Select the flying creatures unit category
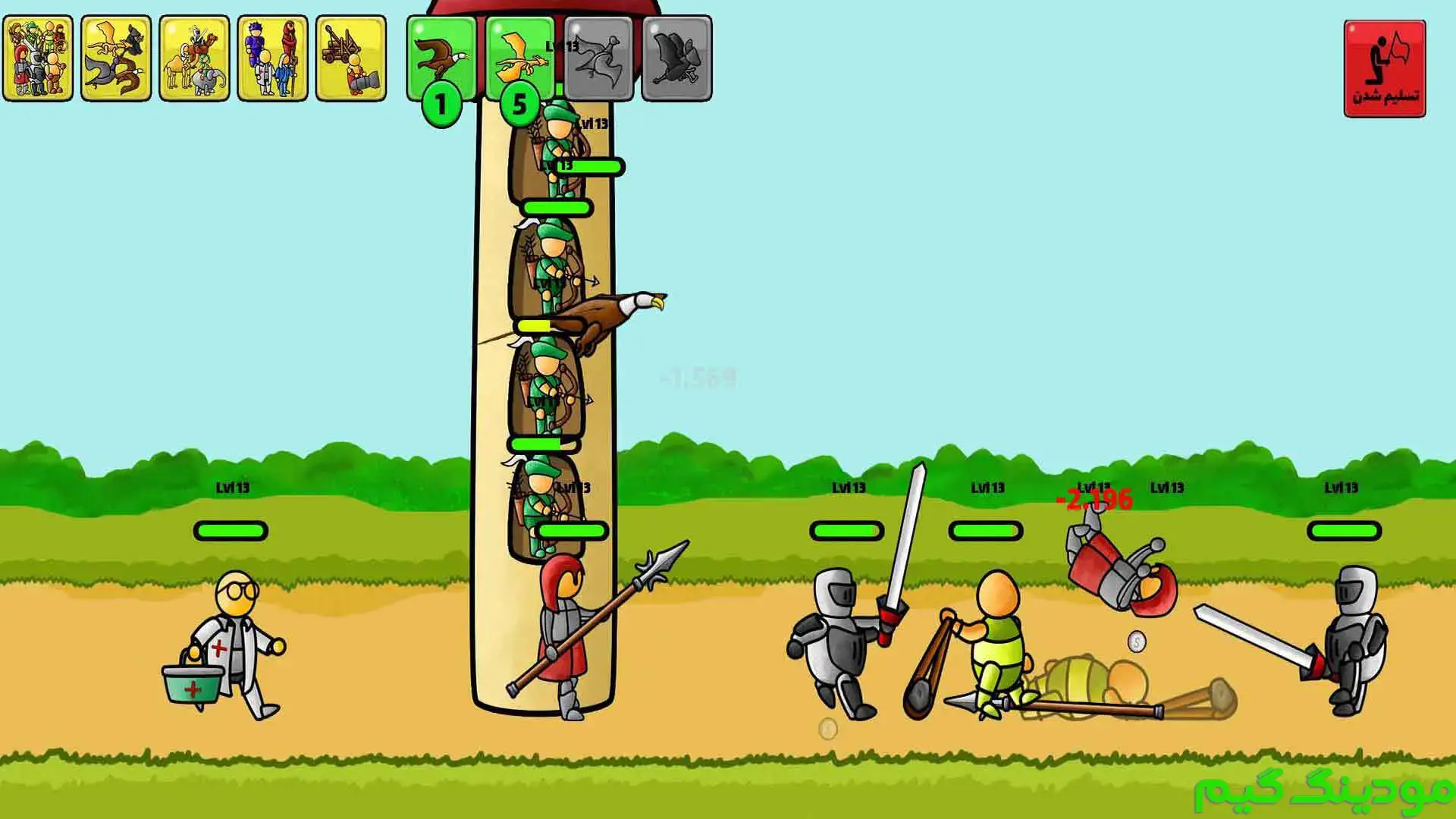The height and width of the screenshot is (819, 1456). [x=116, y=58]
